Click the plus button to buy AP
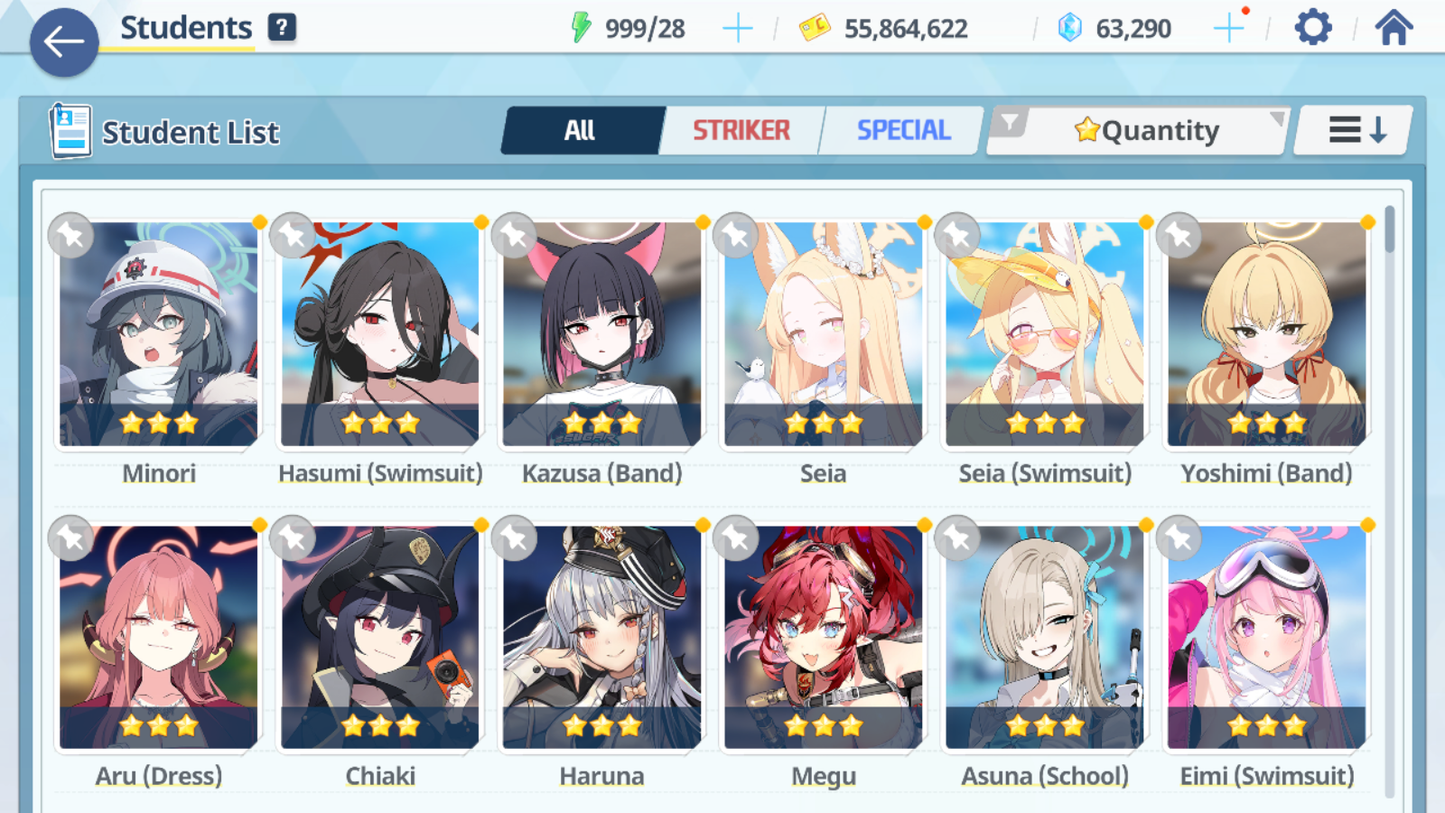Screen dimensions: 1445x813 (x=737, y=27)
